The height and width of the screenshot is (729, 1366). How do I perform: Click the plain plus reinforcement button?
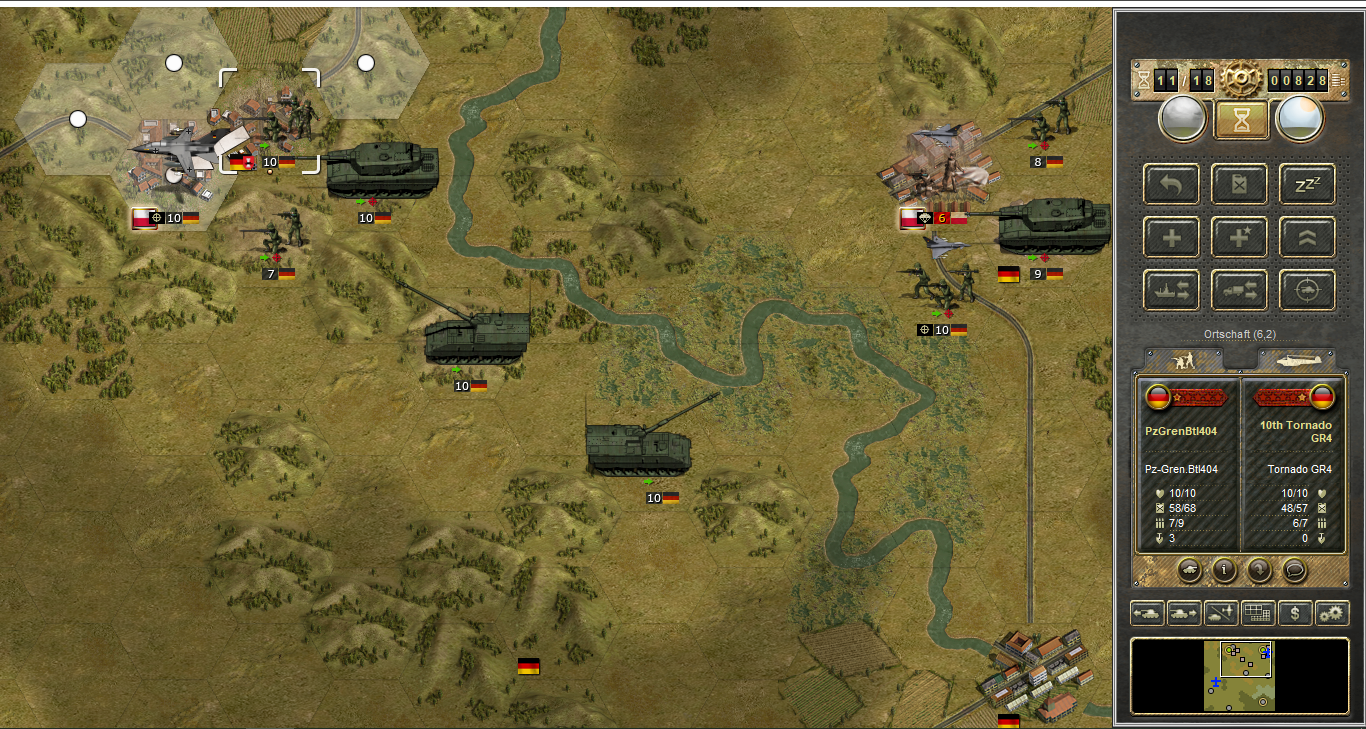point(1171,237)
